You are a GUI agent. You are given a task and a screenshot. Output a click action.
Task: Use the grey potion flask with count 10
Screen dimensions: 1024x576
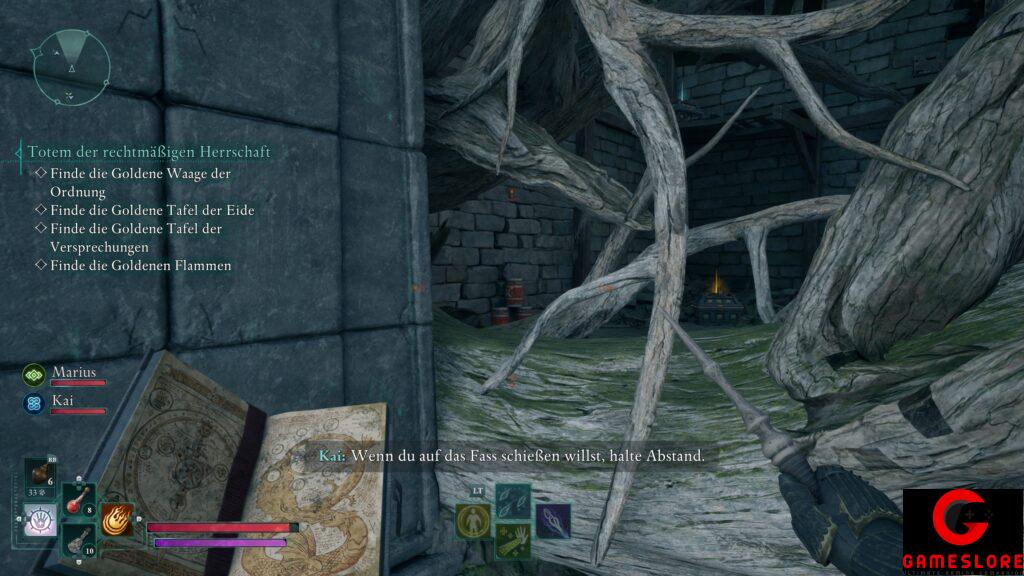click(79, 541)
